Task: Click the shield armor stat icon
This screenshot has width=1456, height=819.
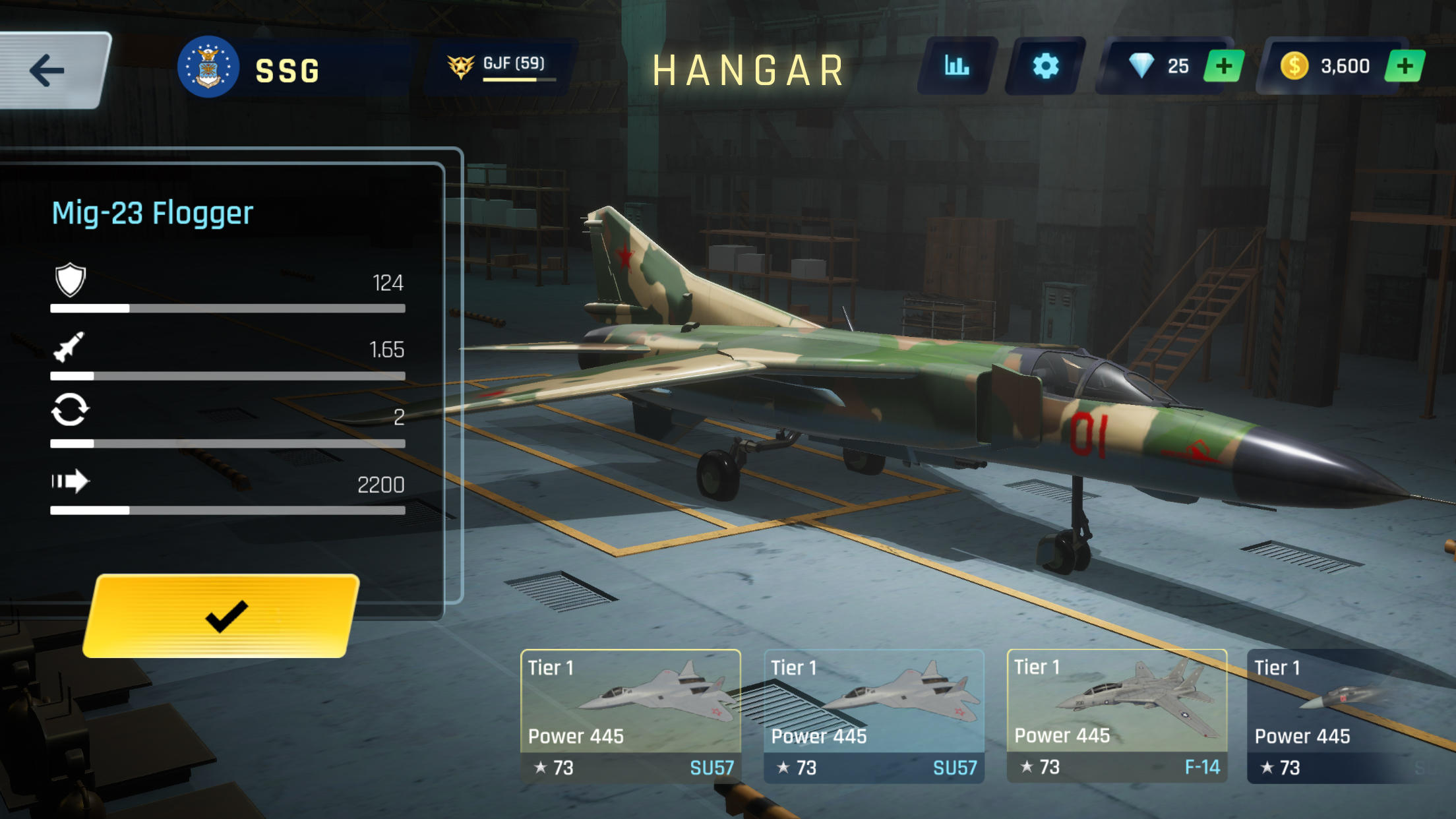Action: [x=71, y=282]
